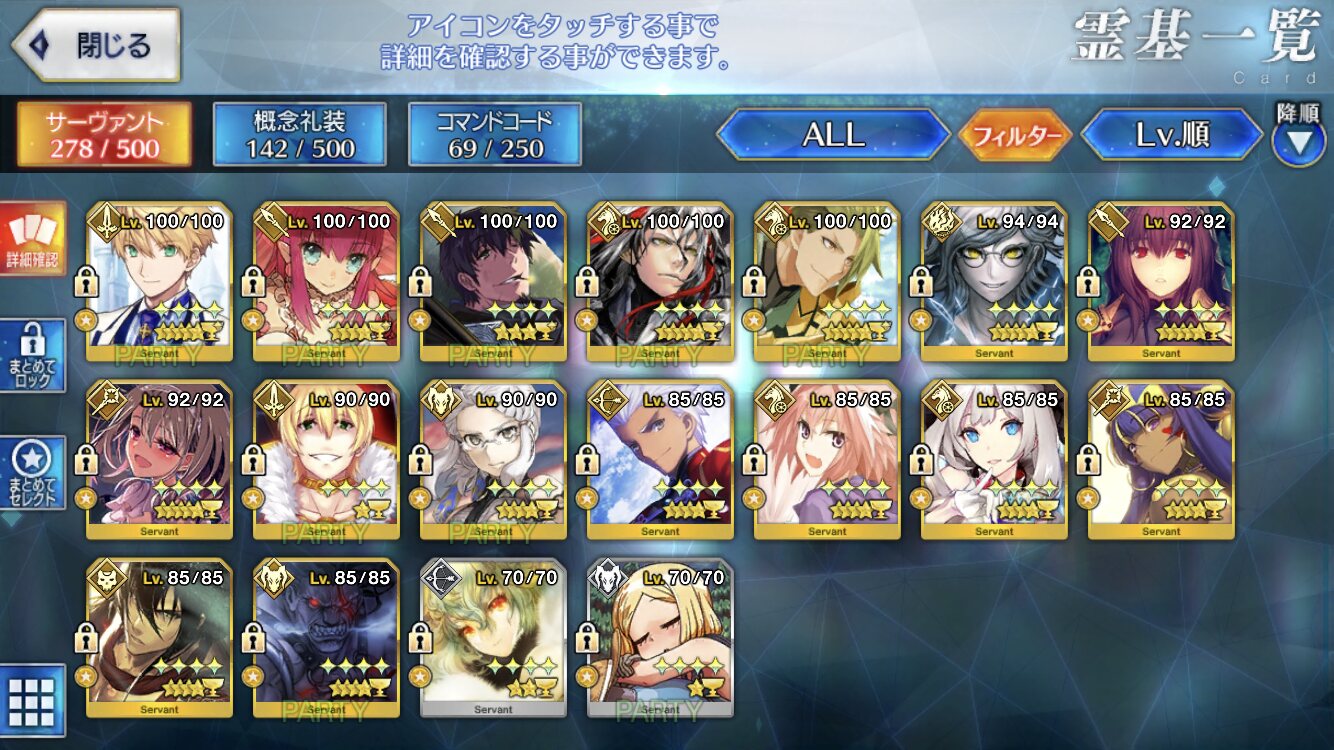This screenshot has width=1334, height=750.
Task: Choose the ALL class selector
Action: 833,135
